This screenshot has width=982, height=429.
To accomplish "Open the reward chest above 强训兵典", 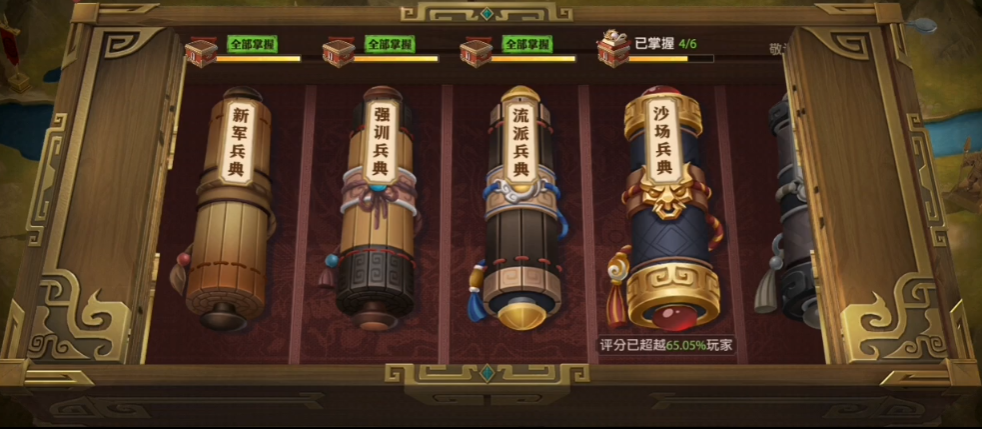I will click(337, 51).
